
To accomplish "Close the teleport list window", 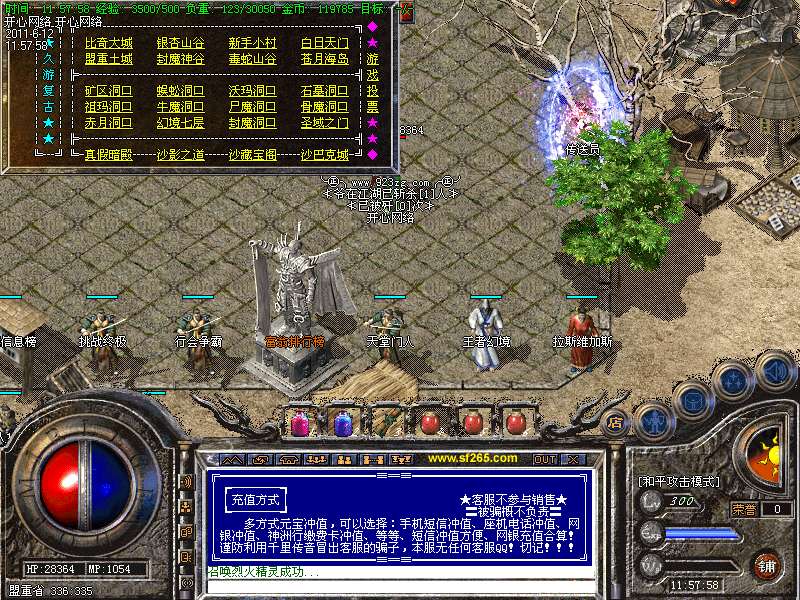I will coord(405,12).
